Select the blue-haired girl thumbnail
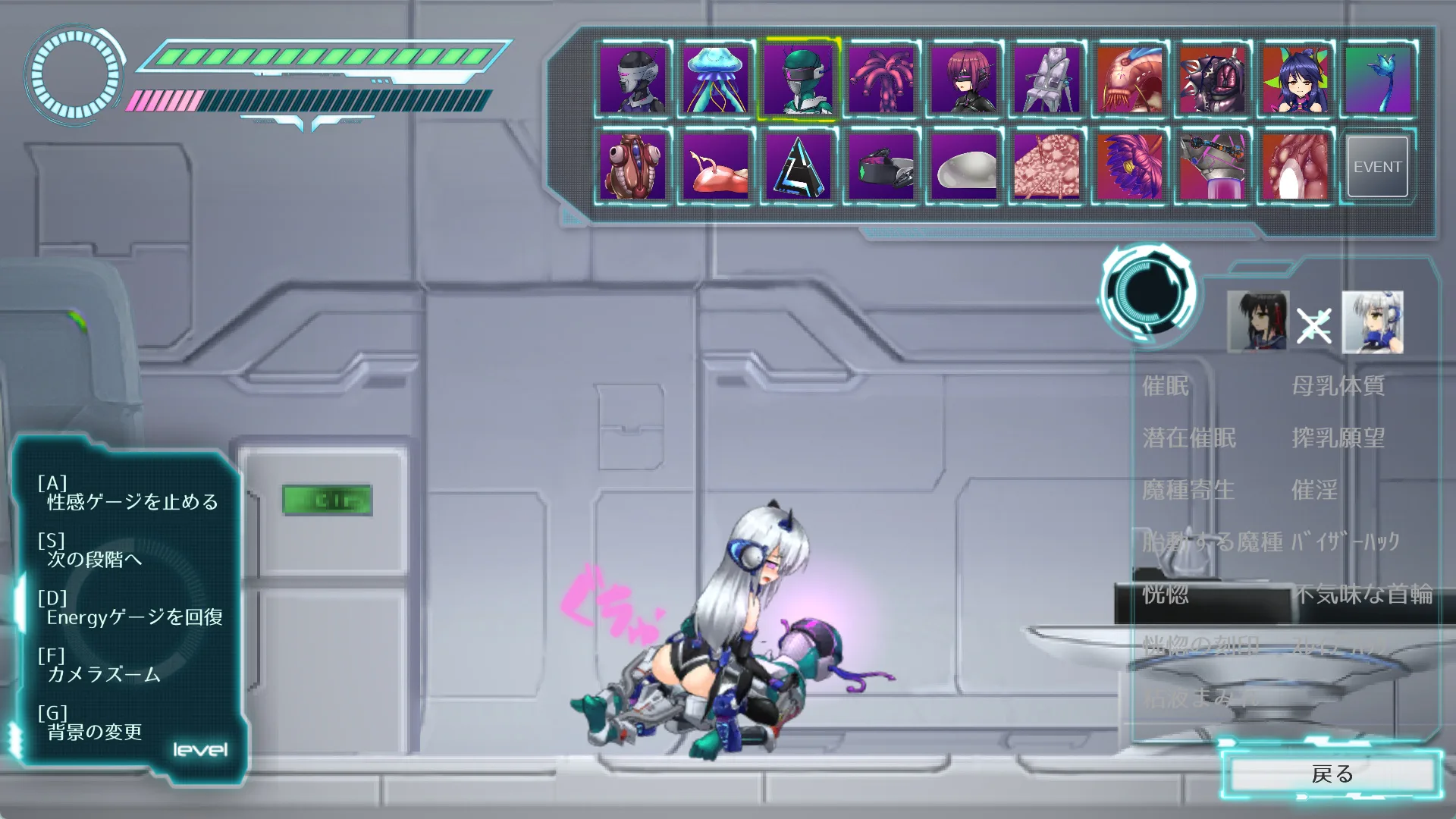This screenshot has height=819, width=1456. [x=1295, y=80]
